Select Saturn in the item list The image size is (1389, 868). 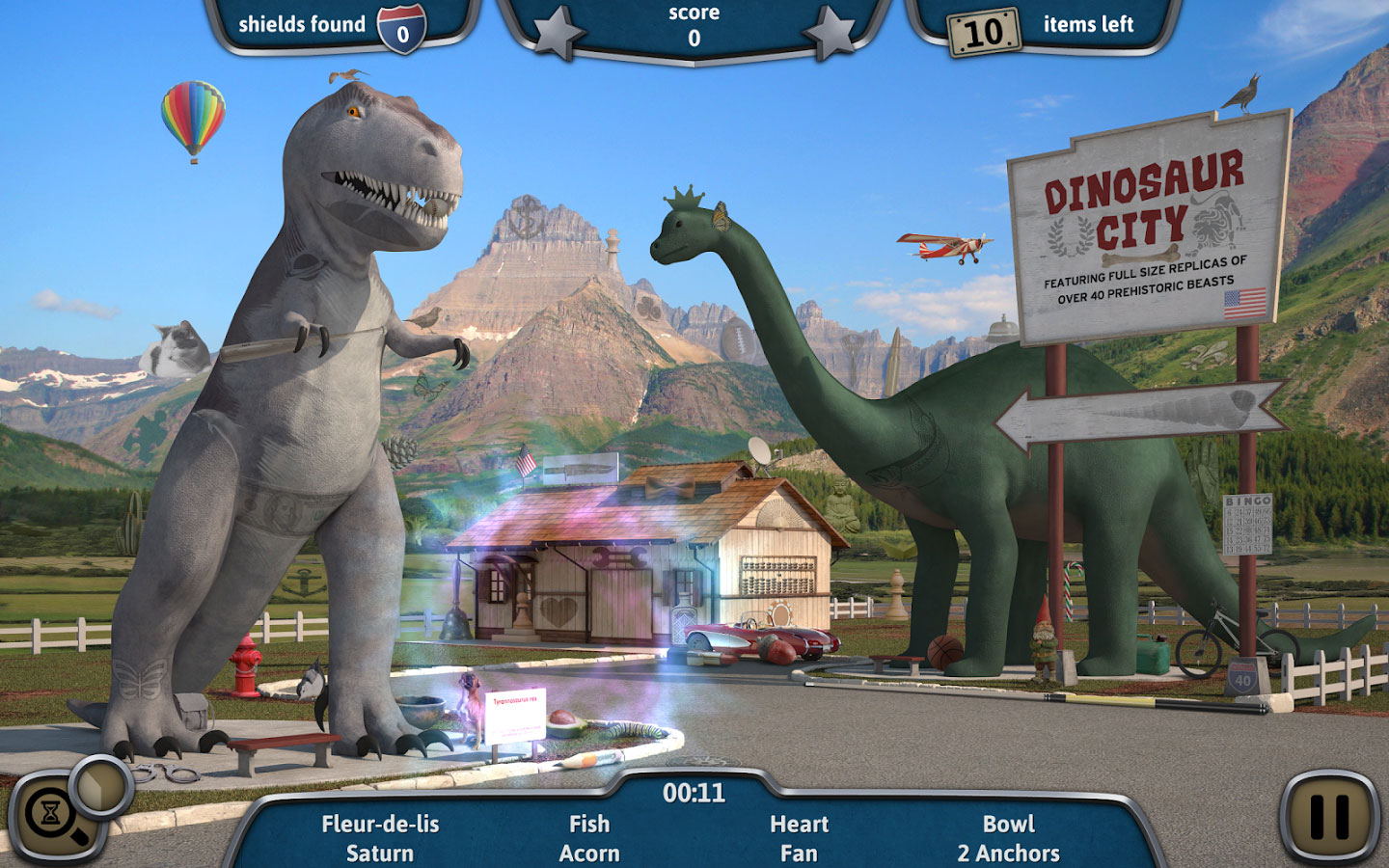(380, 853)
